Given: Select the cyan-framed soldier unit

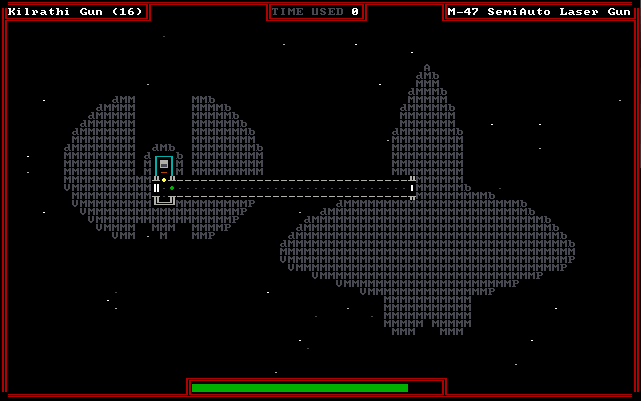Looking at the screenshot, I should [x=164, y=165].
